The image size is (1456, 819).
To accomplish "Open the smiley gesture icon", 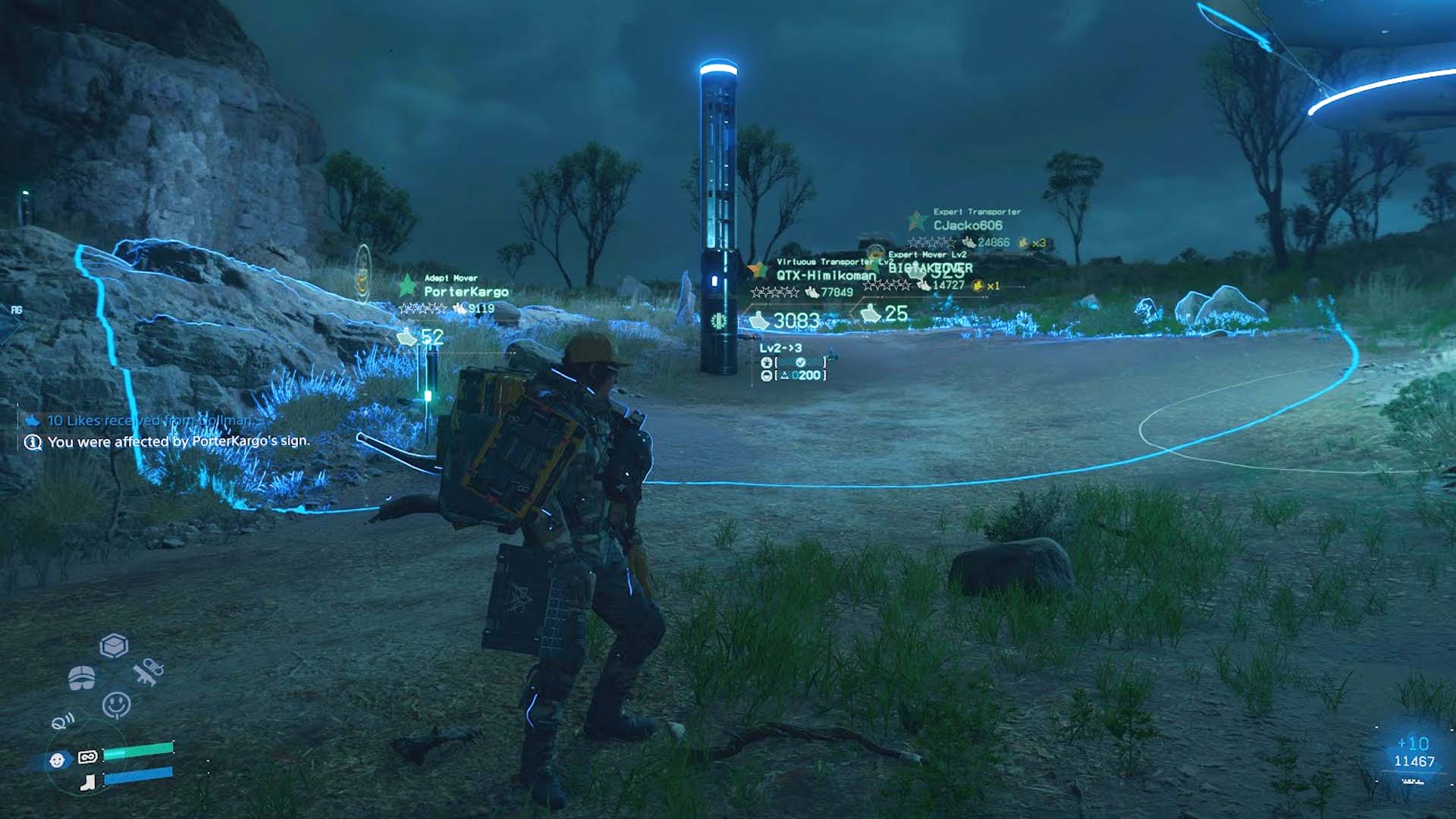I will 116,703.
